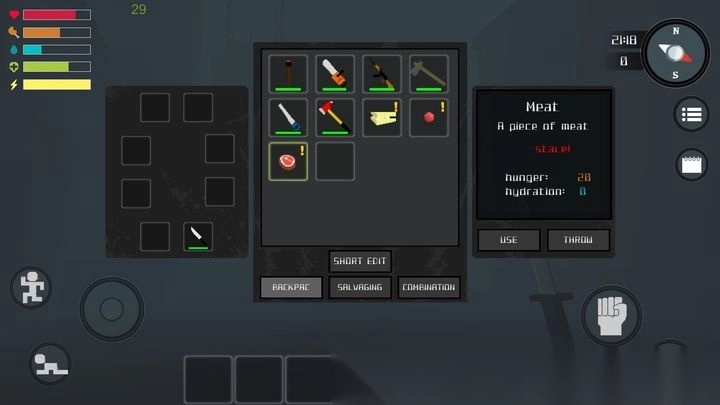The image size is (720, 405).
Task: Throw the Meat away
Action: point(578,240)
